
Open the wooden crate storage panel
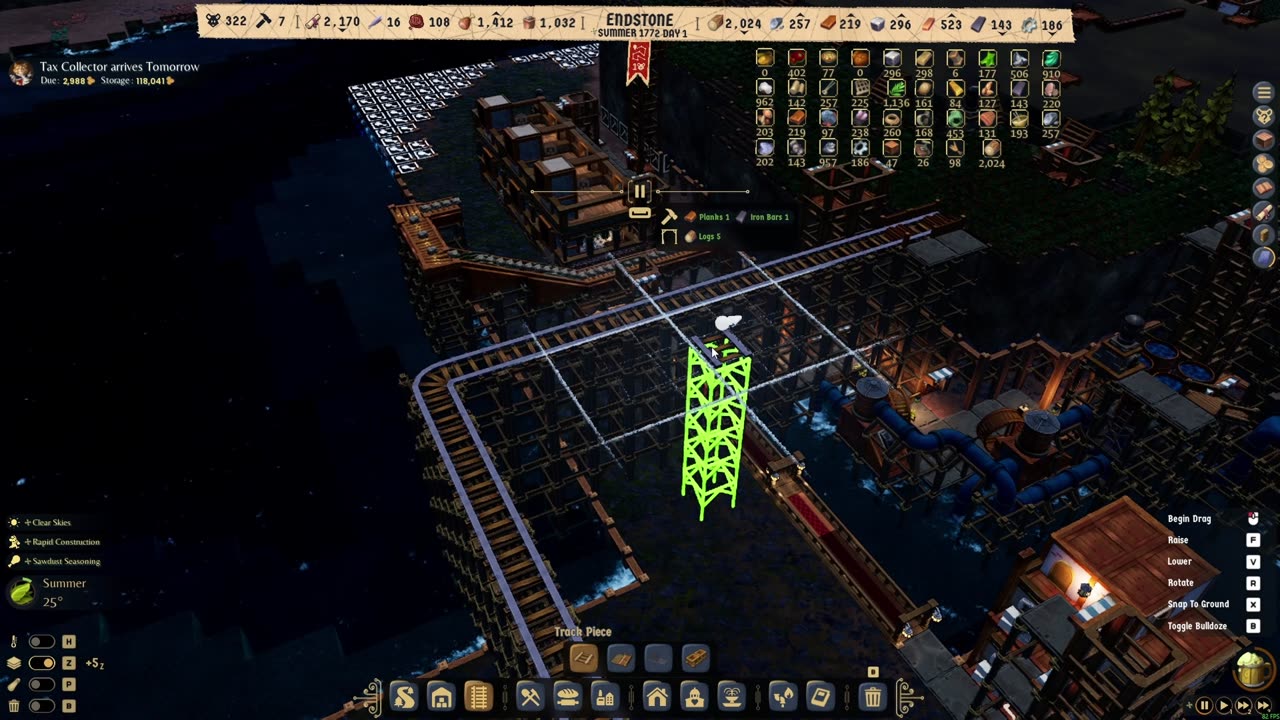point(1263,140)
